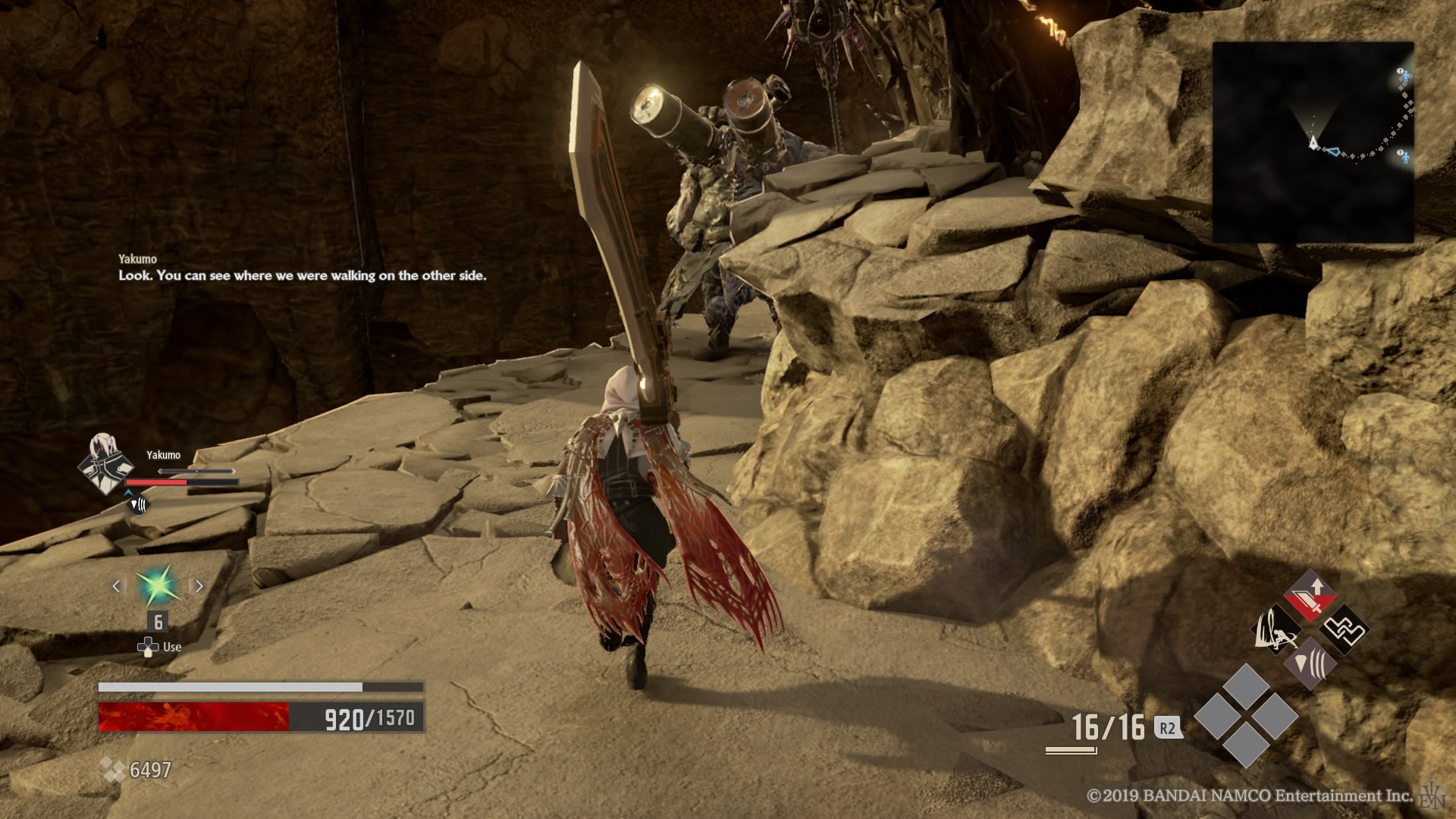This screenshot has width=1456, height=819.
Task: Activate the red sword buff gift
Action: [x=1310, y=596]
